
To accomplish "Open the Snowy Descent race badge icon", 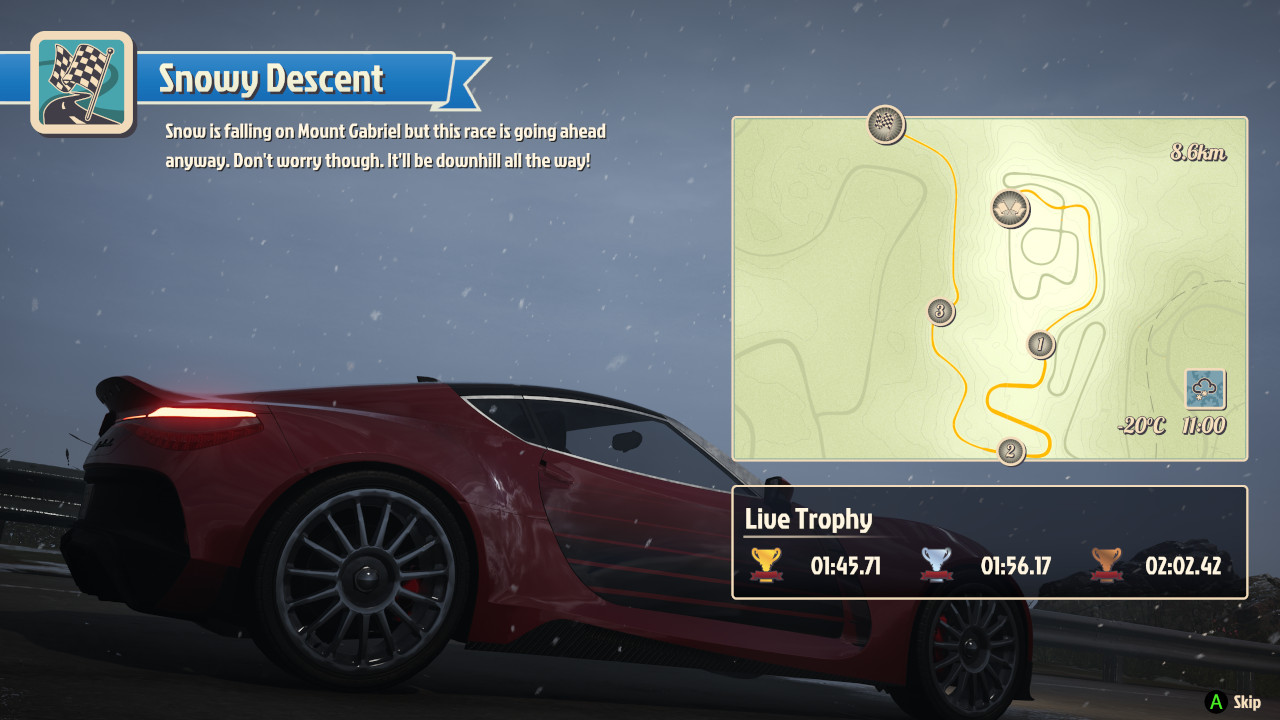I will tap(82, 82).
